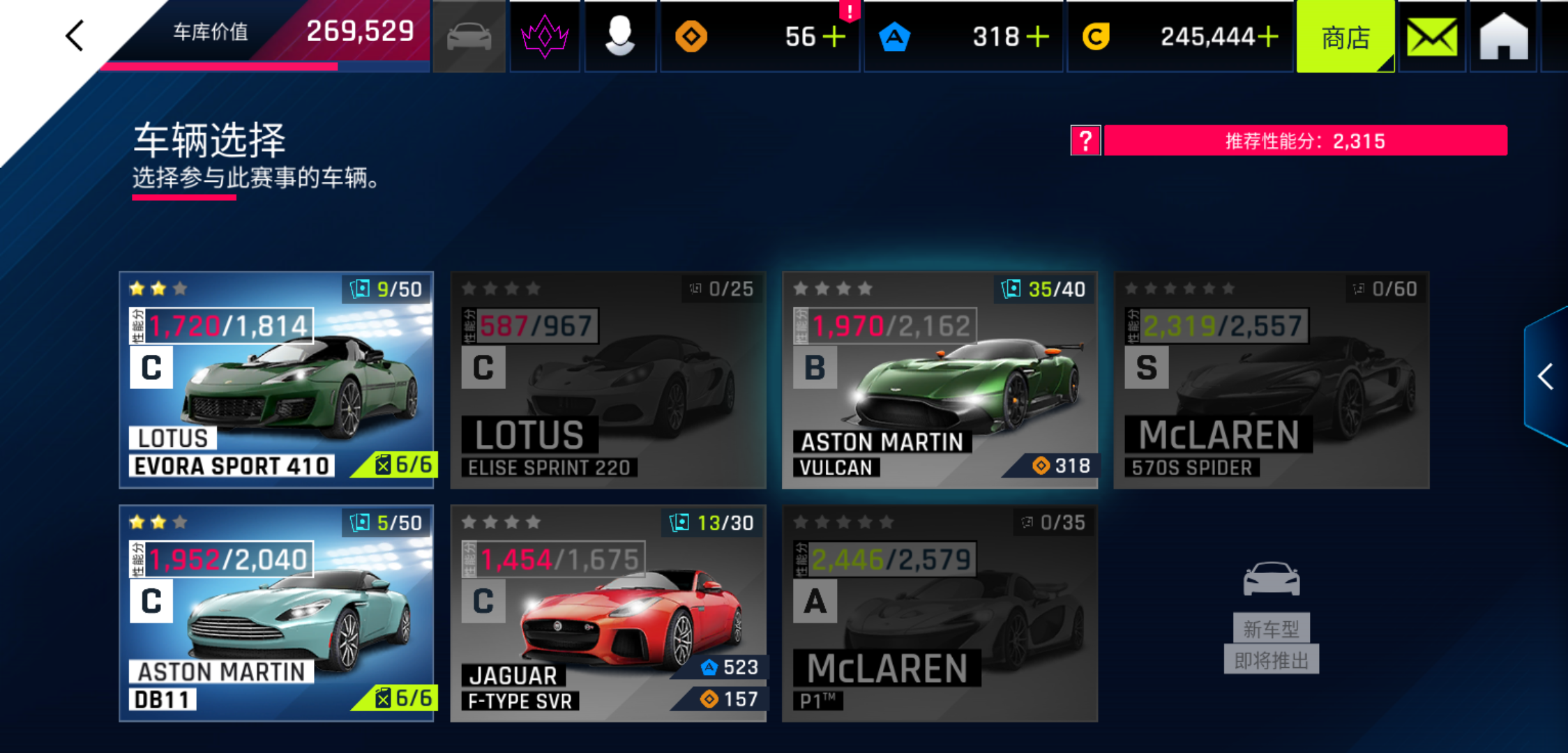Open the player profile icon
Screen dimensions: 1568x753
(x=619, y=36)
